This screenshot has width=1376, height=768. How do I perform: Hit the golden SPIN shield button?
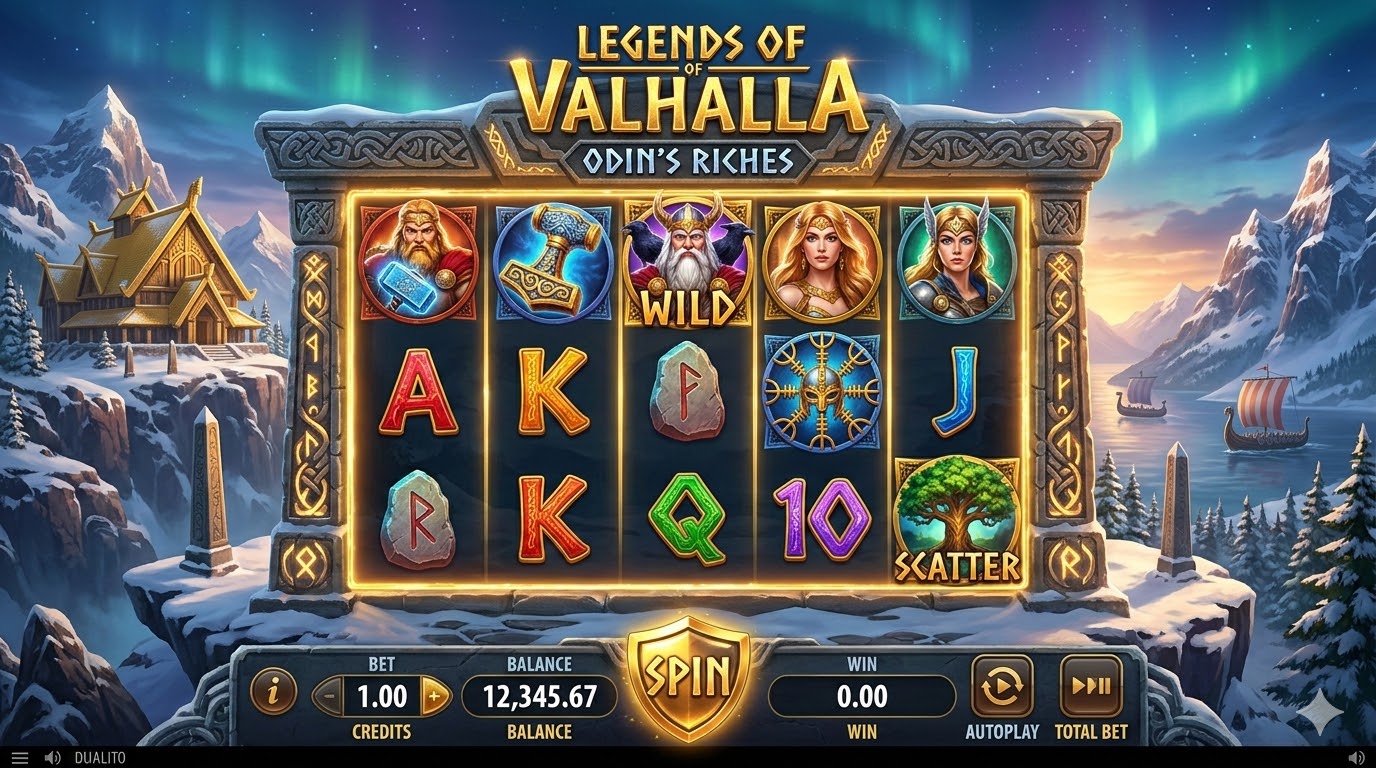[x=687, y=677]
